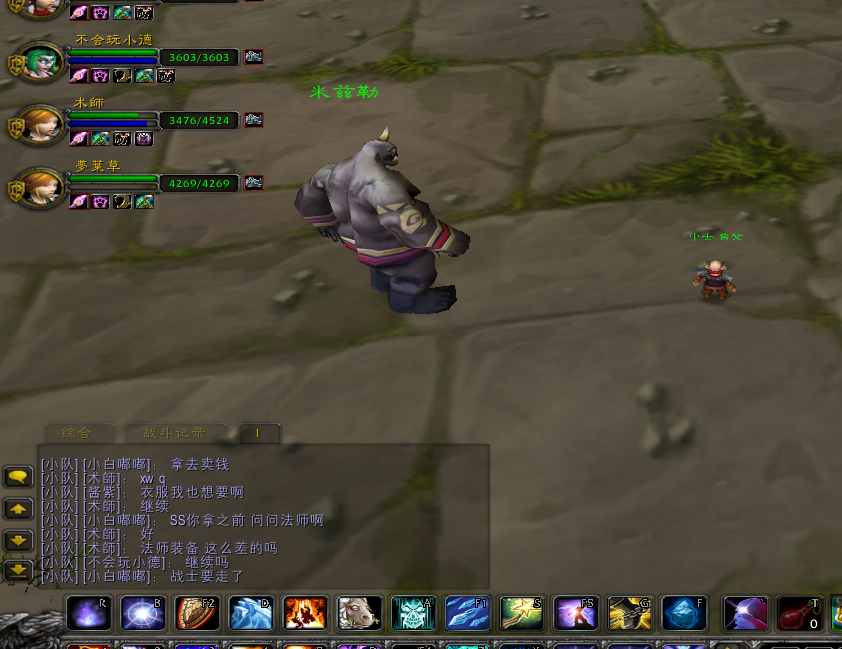Activate the golden wand ability bound to S

(522, 613)
